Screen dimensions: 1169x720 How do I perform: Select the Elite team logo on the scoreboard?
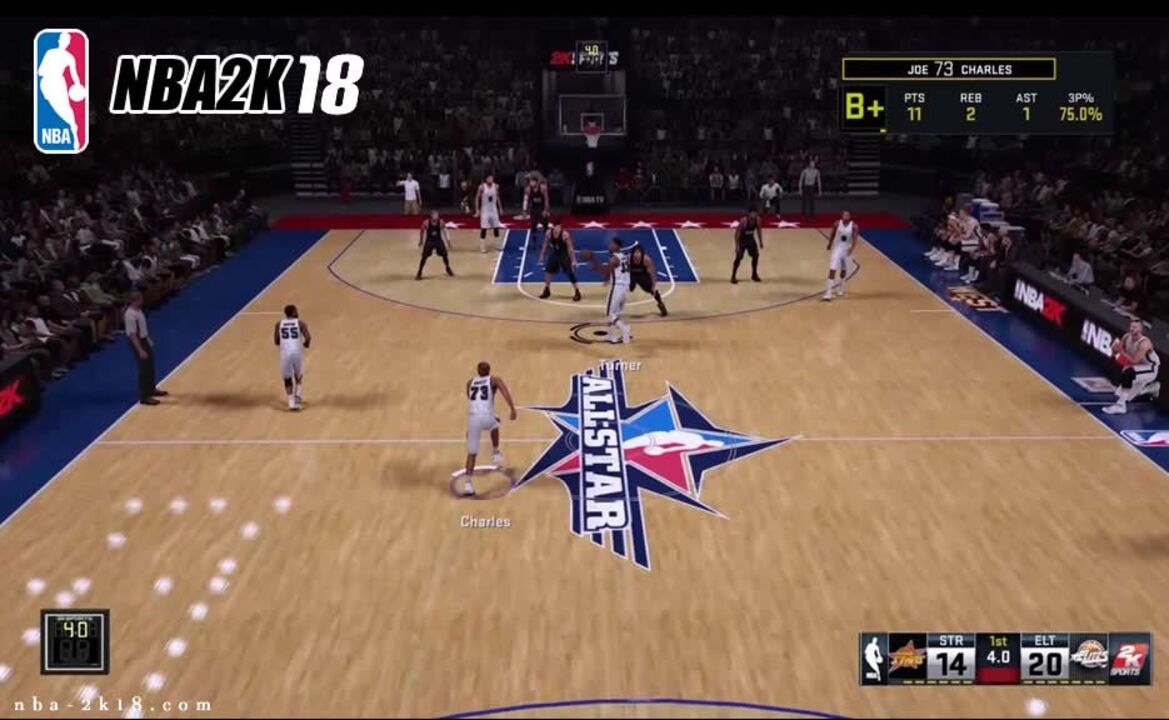click(1089, 659)
